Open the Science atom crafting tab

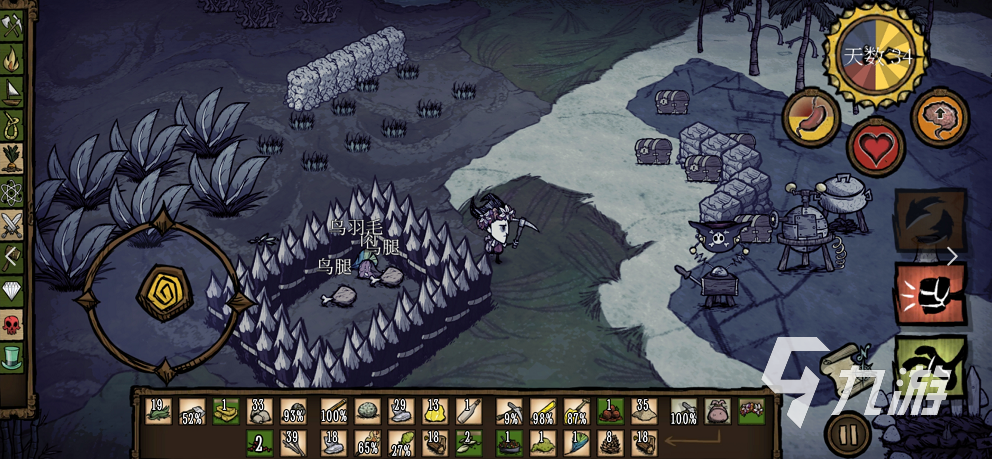pos(12,190)
